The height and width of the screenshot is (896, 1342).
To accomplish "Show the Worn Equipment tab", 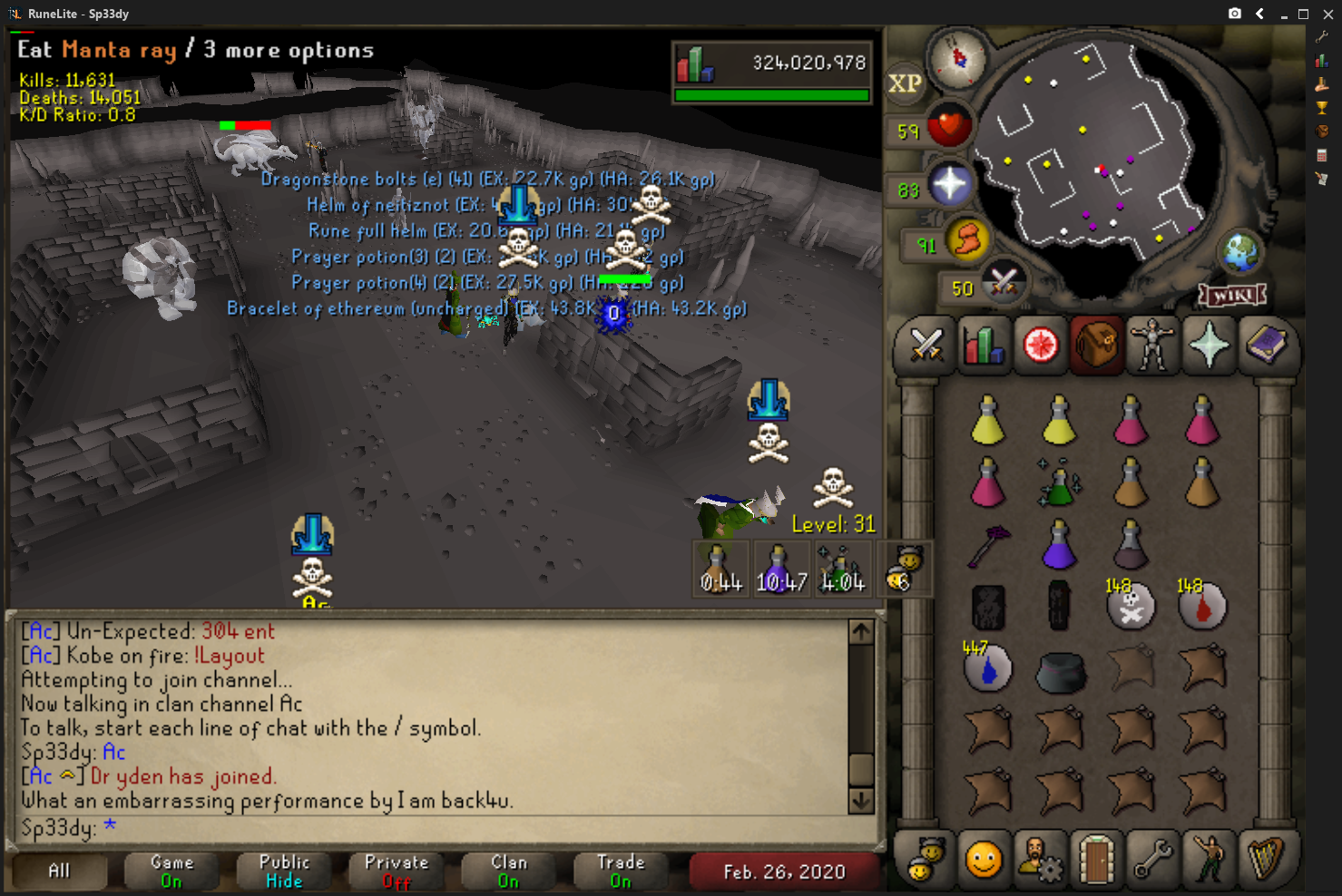I will [1152, 346].
